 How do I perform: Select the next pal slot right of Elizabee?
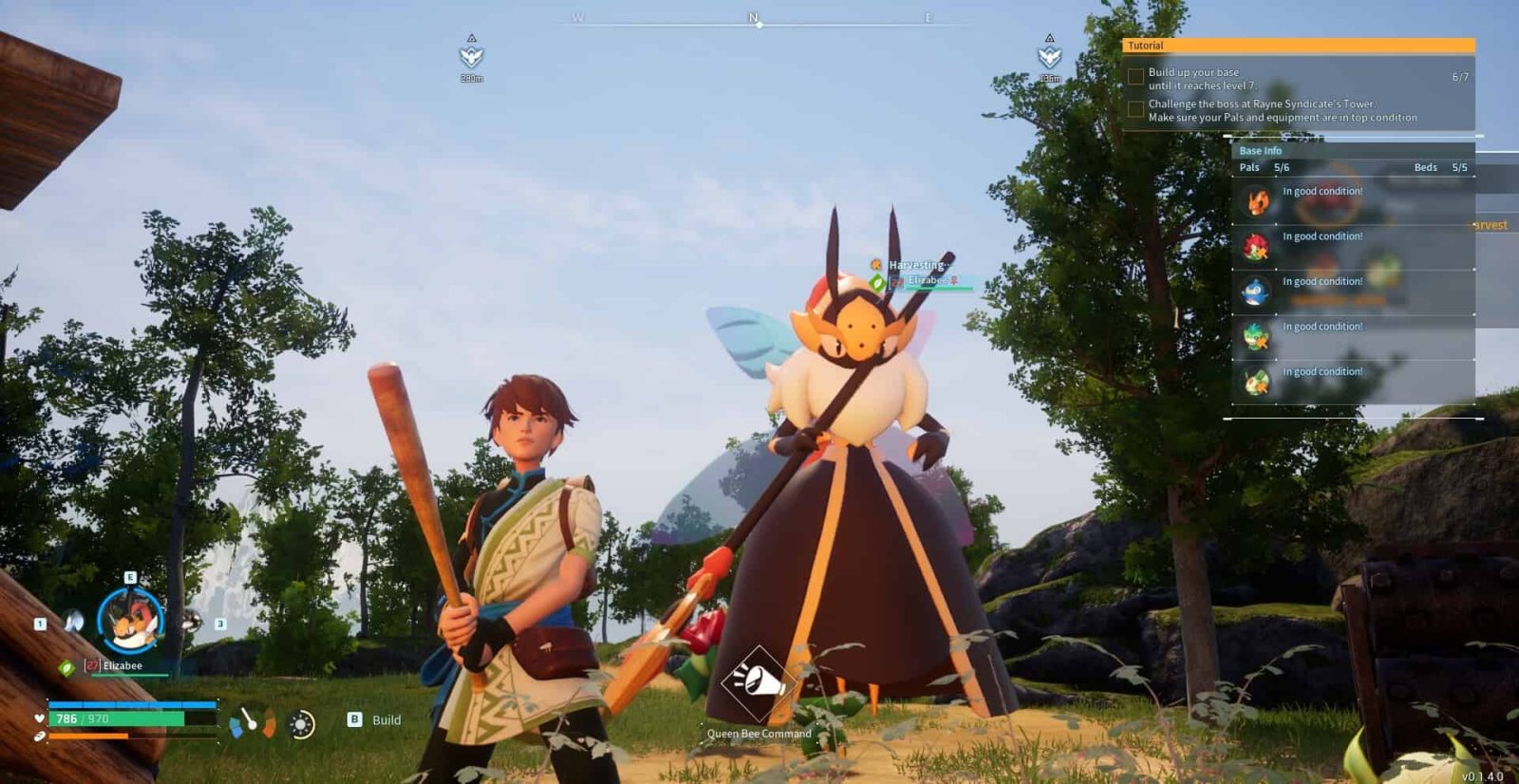coord(192,622)
